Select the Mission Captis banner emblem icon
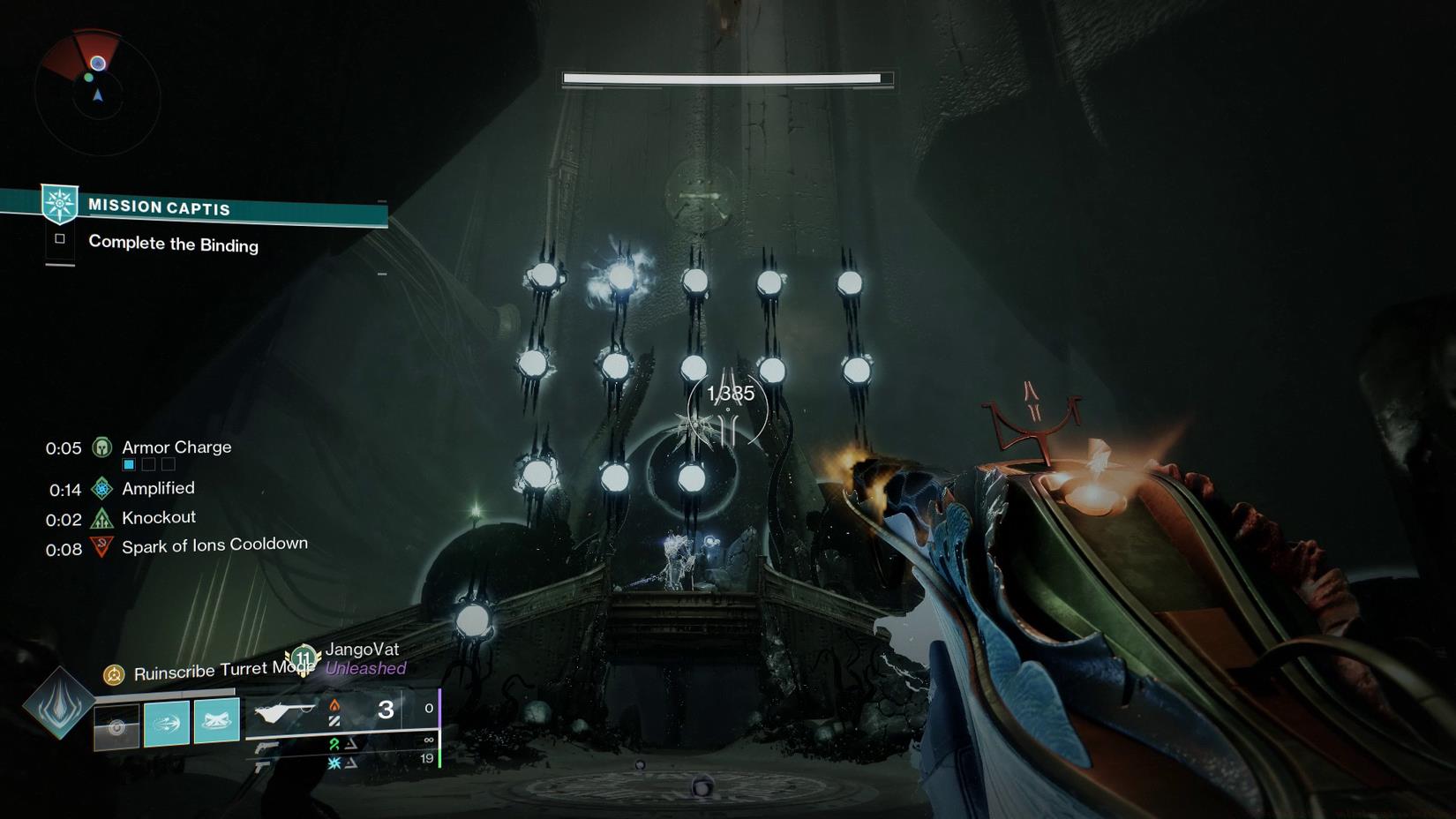 pos(59,203)
